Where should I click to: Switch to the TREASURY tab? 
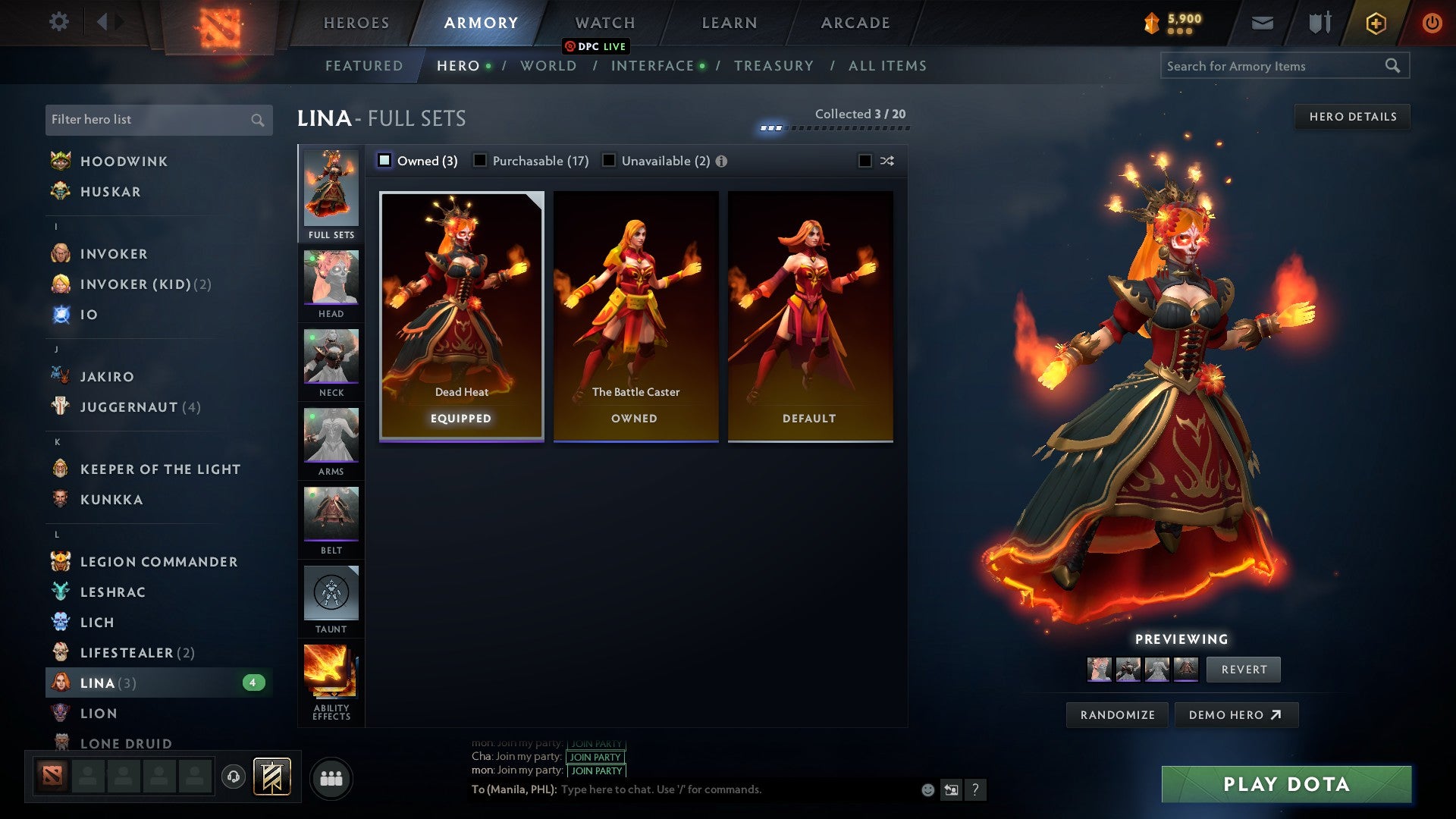[774, 66]
